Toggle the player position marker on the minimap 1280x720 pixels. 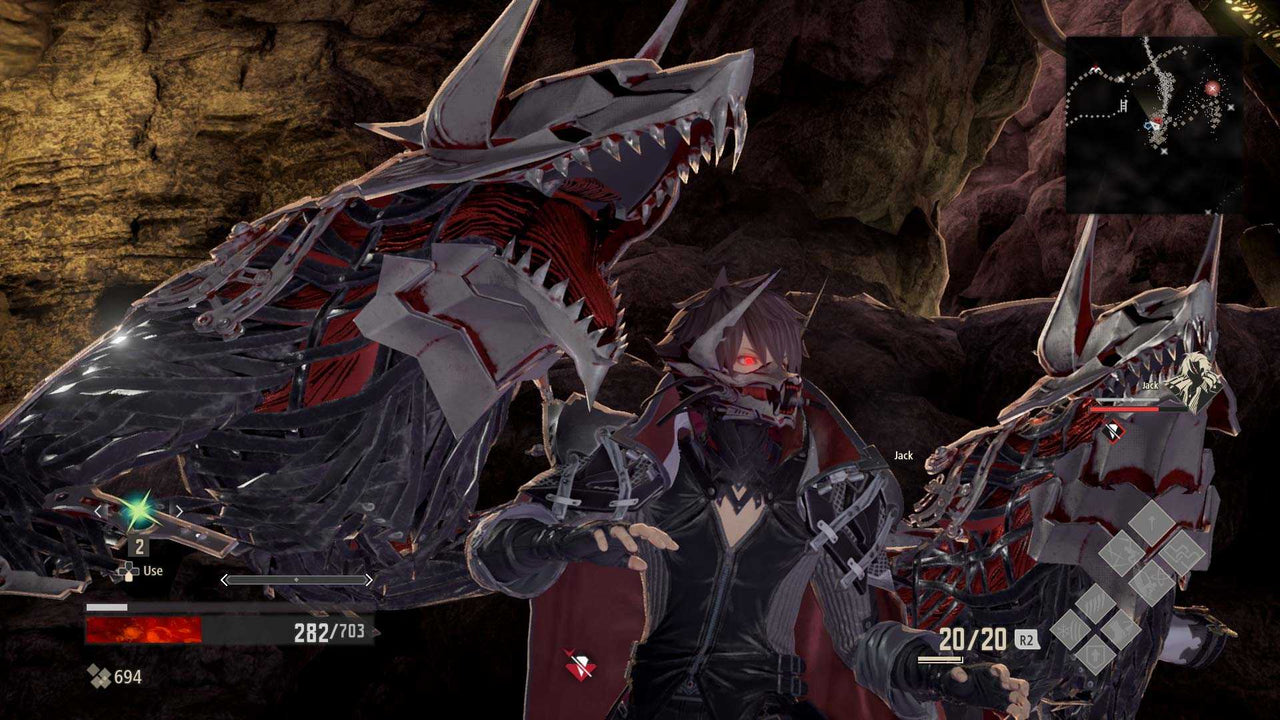coord(1154,124)
